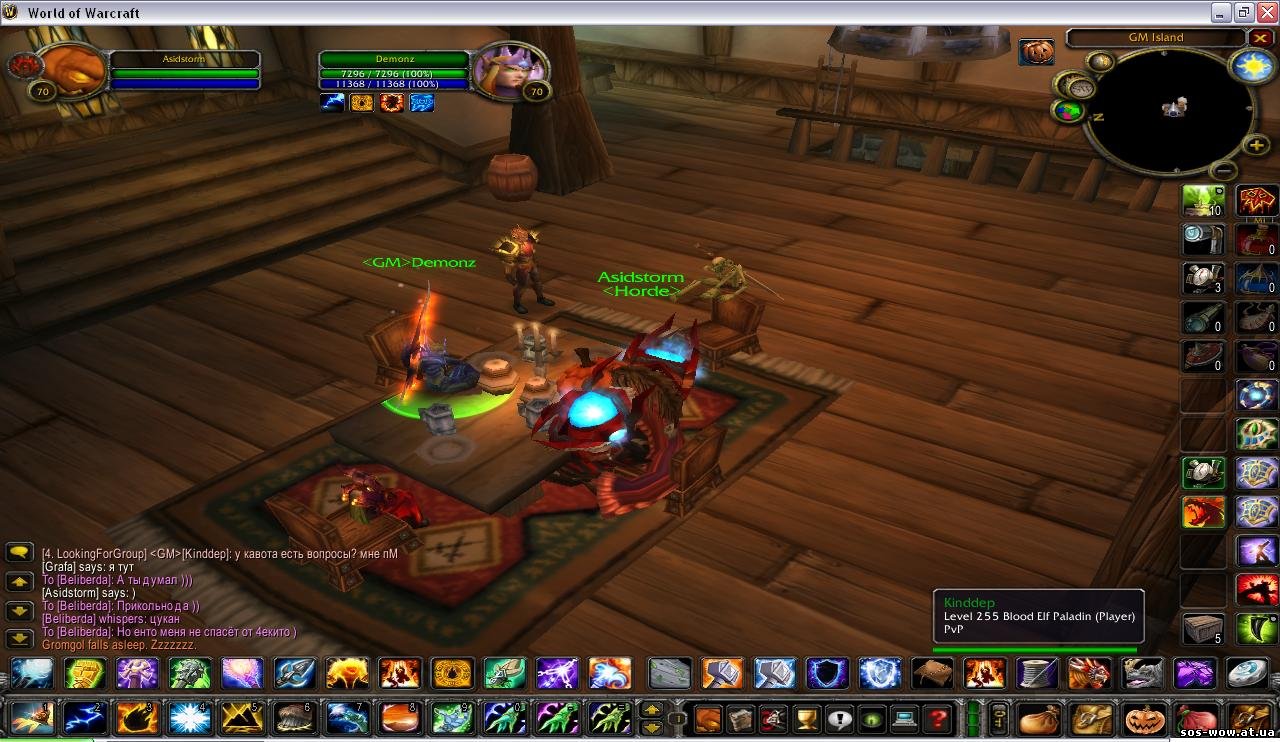
Task: Close the minimap with the X button
Action: click(1260, 38)
